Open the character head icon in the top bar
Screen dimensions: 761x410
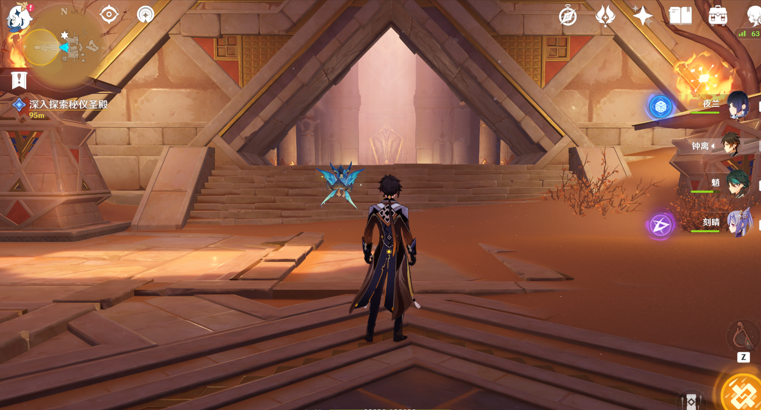pos(753,15)
